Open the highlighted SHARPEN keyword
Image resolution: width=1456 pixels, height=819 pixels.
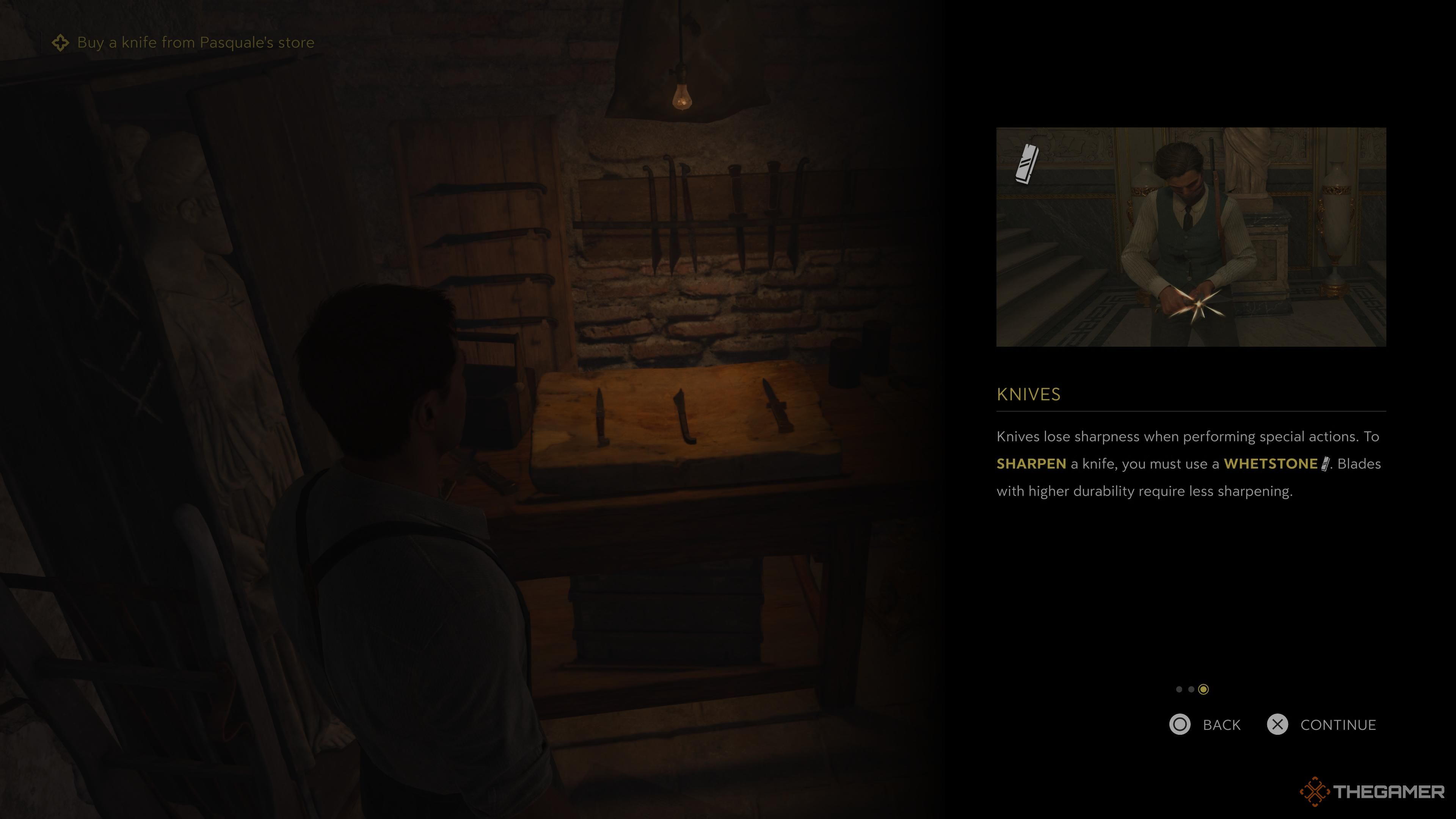[x=1030, y=464]
